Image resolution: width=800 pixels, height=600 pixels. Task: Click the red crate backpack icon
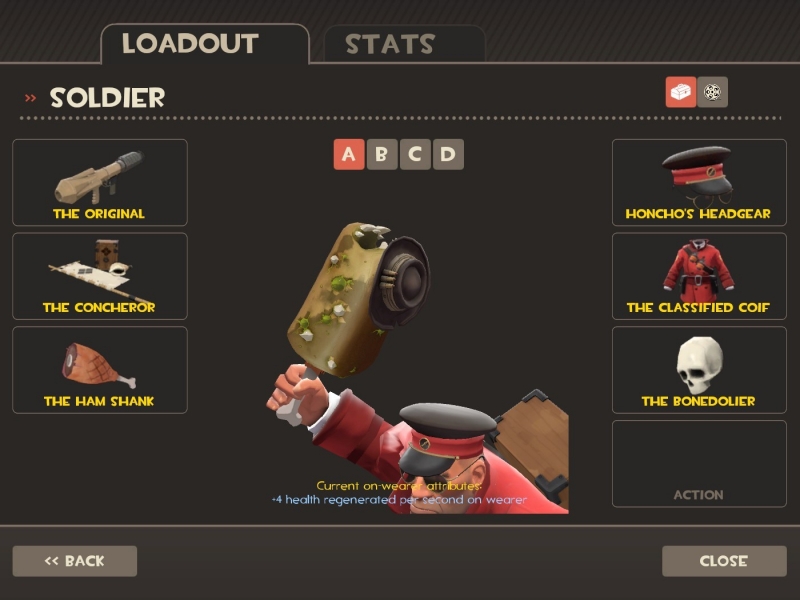click(681, 92)
